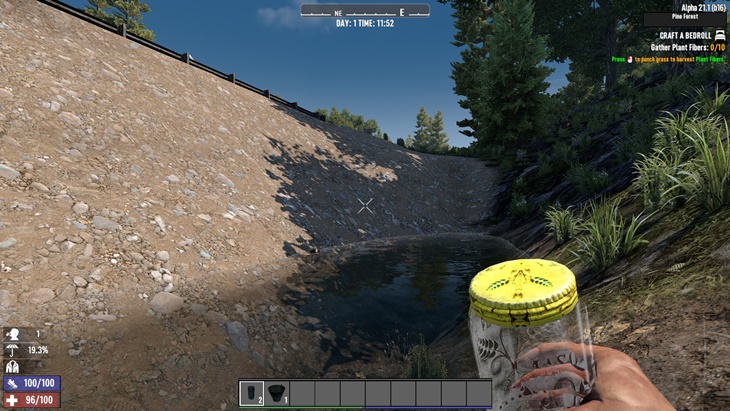Select the bucket slot in the hotbar
Screen dimensions: 730x411
(x=277, y=393)
